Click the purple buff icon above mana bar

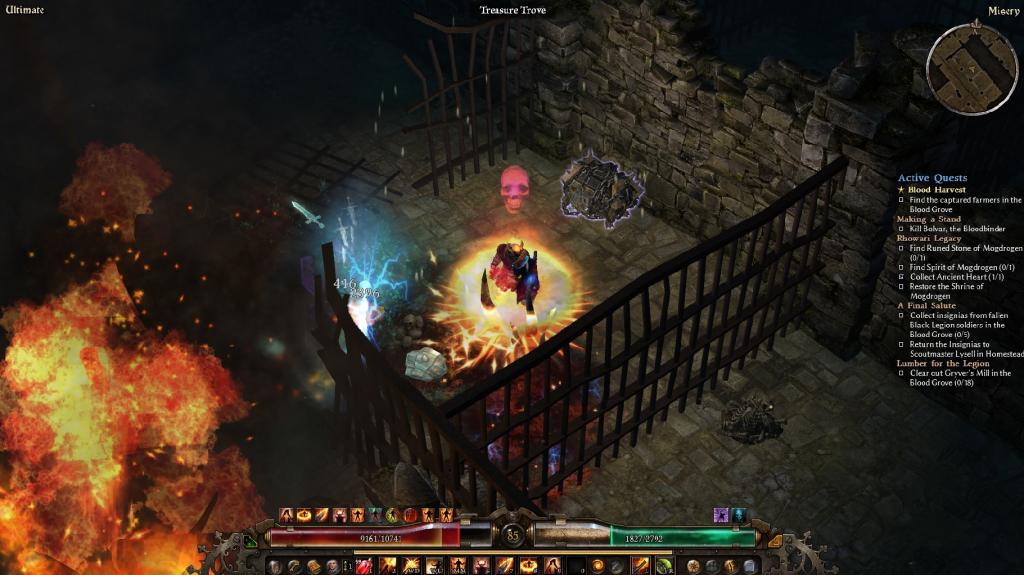720,515
